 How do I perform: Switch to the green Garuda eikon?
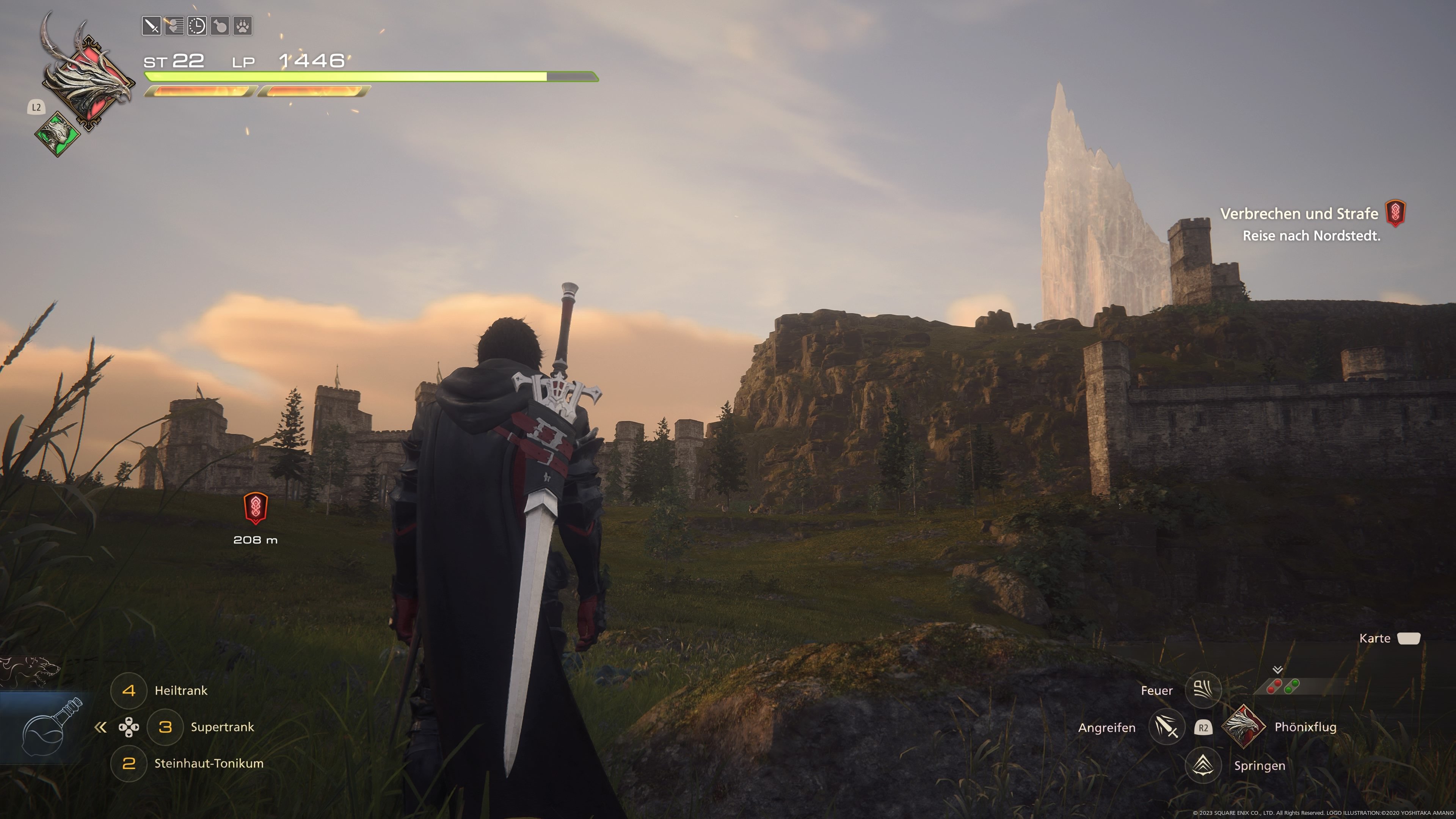tap(57, 134)
